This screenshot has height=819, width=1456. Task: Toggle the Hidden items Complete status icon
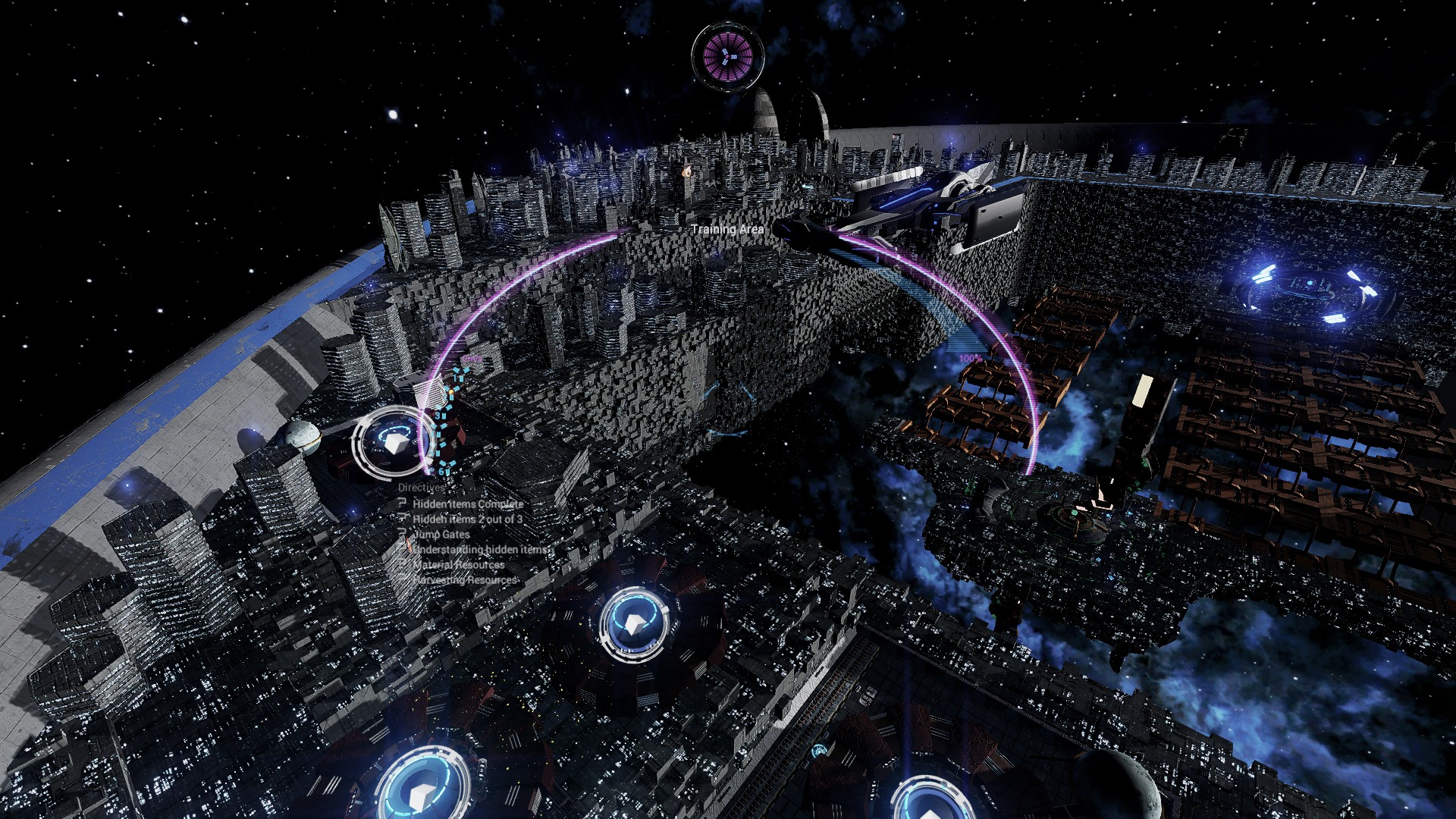click(x=403, y=504)
